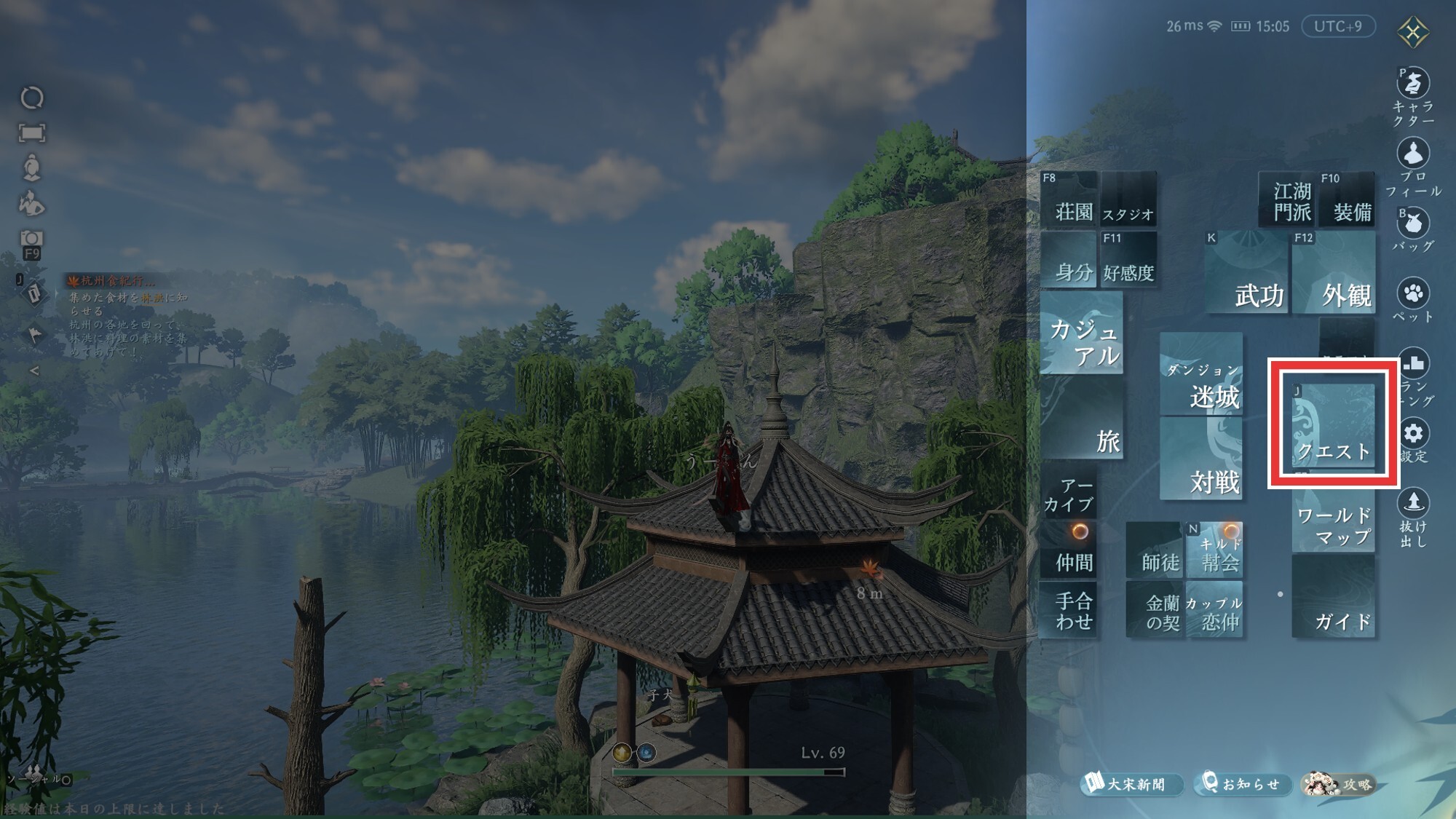1456x819 pixels.
Task: Enter the 荘園 manor menu
Action: (1069, 199)
